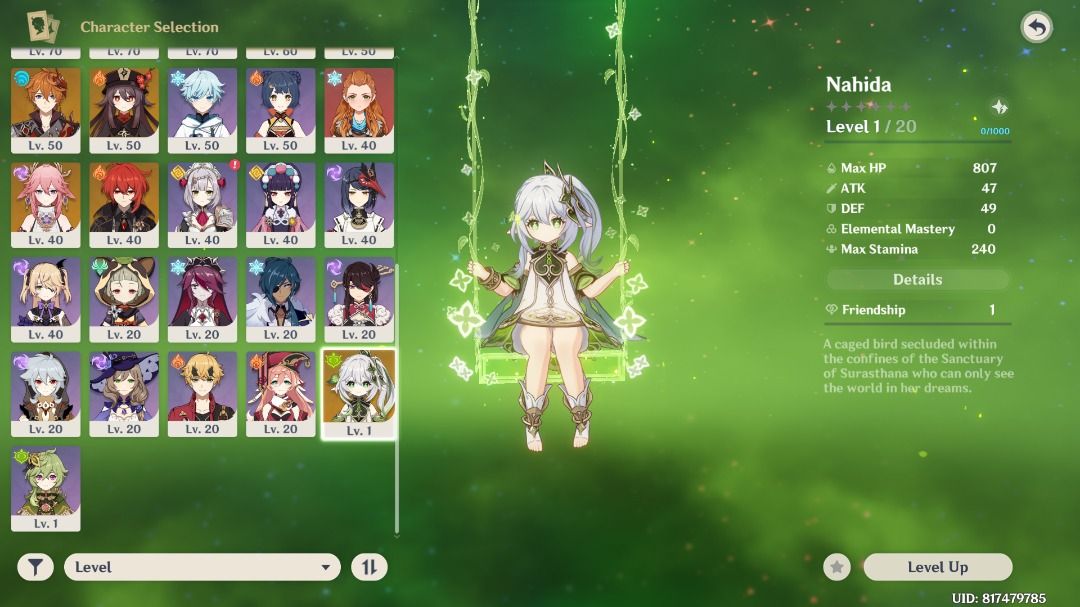Image resolution: width=1080 pixels, height=607 pixels.
Task: Choose the Level 1 Collei portrait
Action: pos(46,487)
